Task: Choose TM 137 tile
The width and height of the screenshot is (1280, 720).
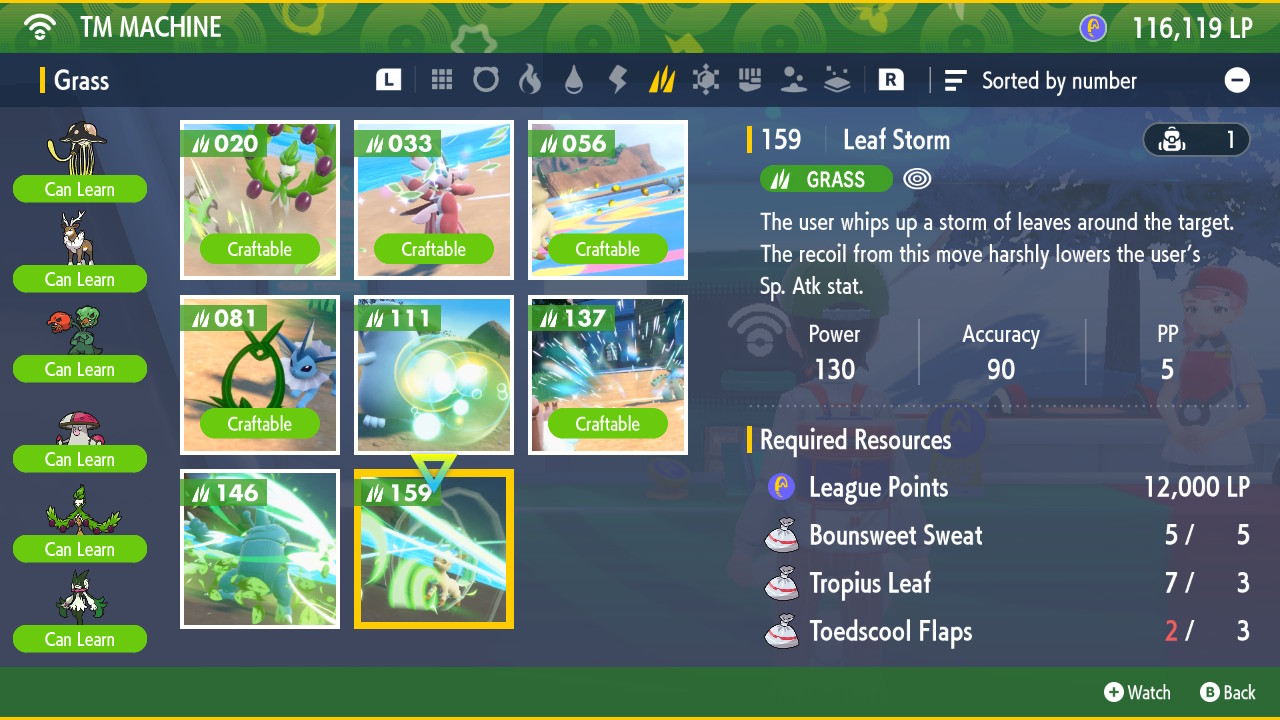Action: click(608, 375)
